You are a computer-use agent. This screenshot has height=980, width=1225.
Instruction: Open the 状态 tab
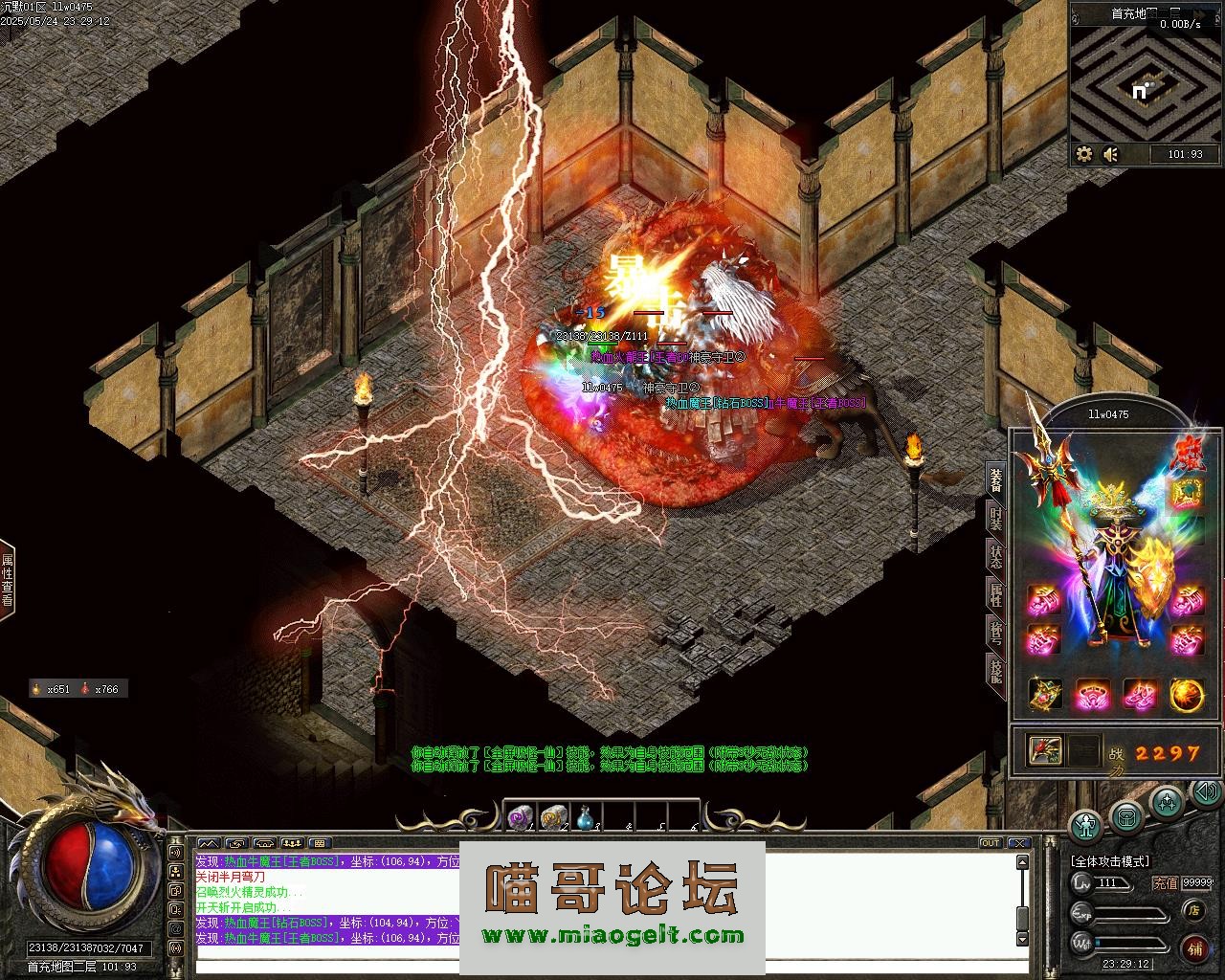(995, 556)
